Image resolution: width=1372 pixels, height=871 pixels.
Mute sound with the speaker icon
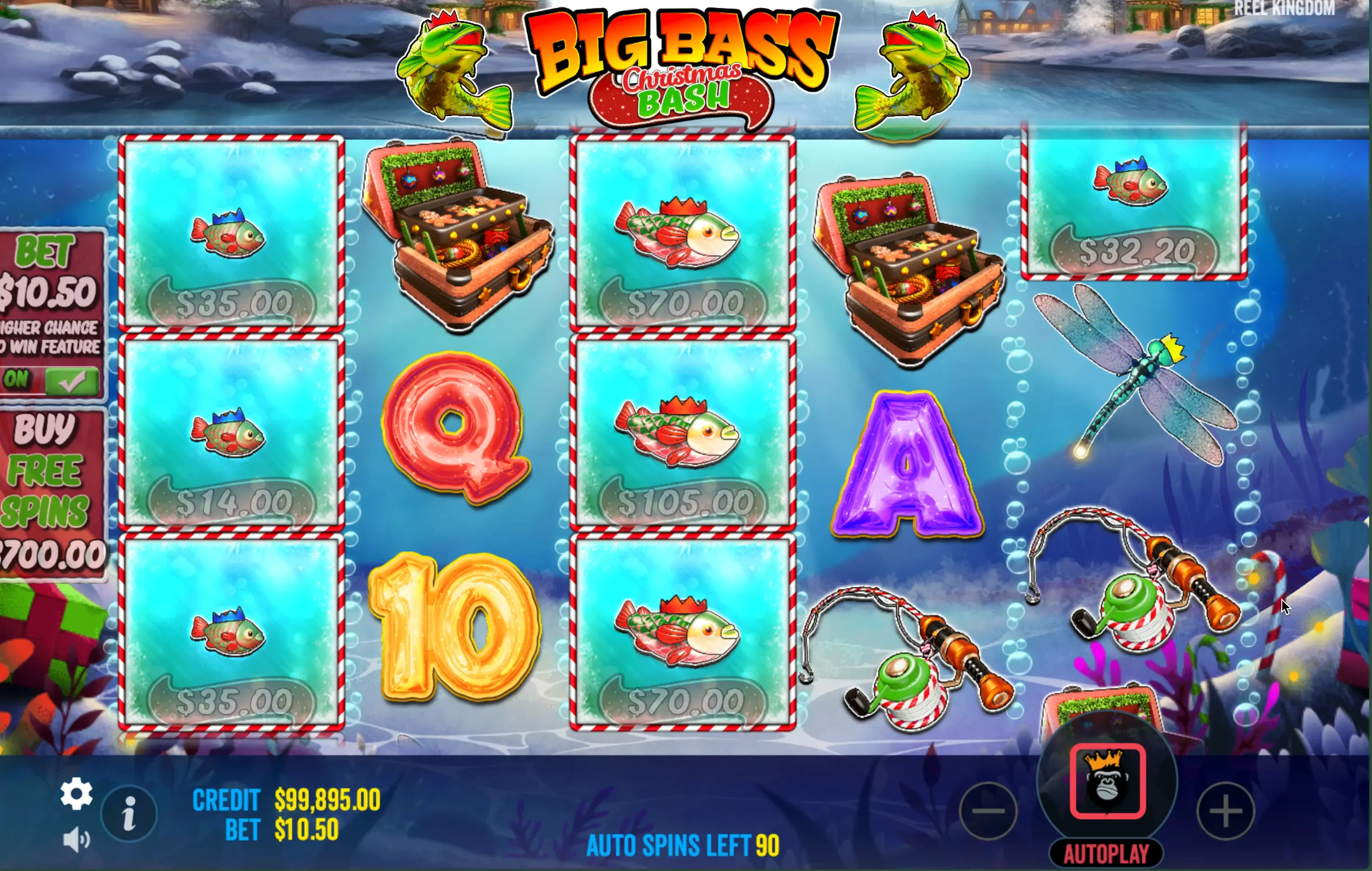coord(76,840)
